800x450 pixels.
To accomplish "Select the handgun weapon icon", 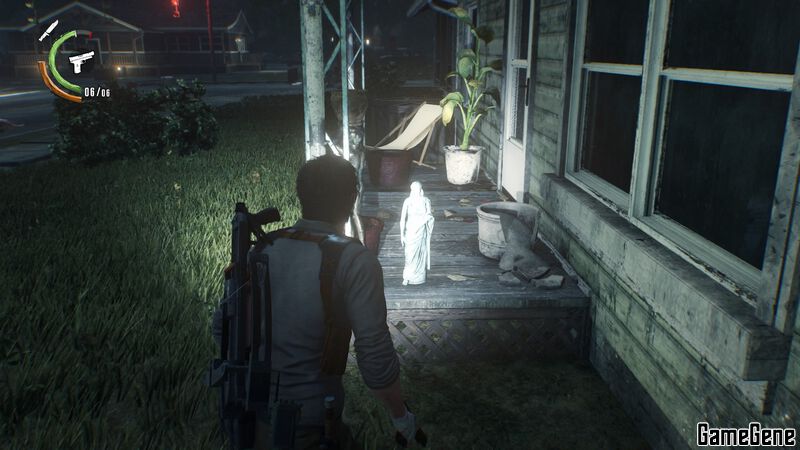I will pyautogui.click(x=81, y=61).
